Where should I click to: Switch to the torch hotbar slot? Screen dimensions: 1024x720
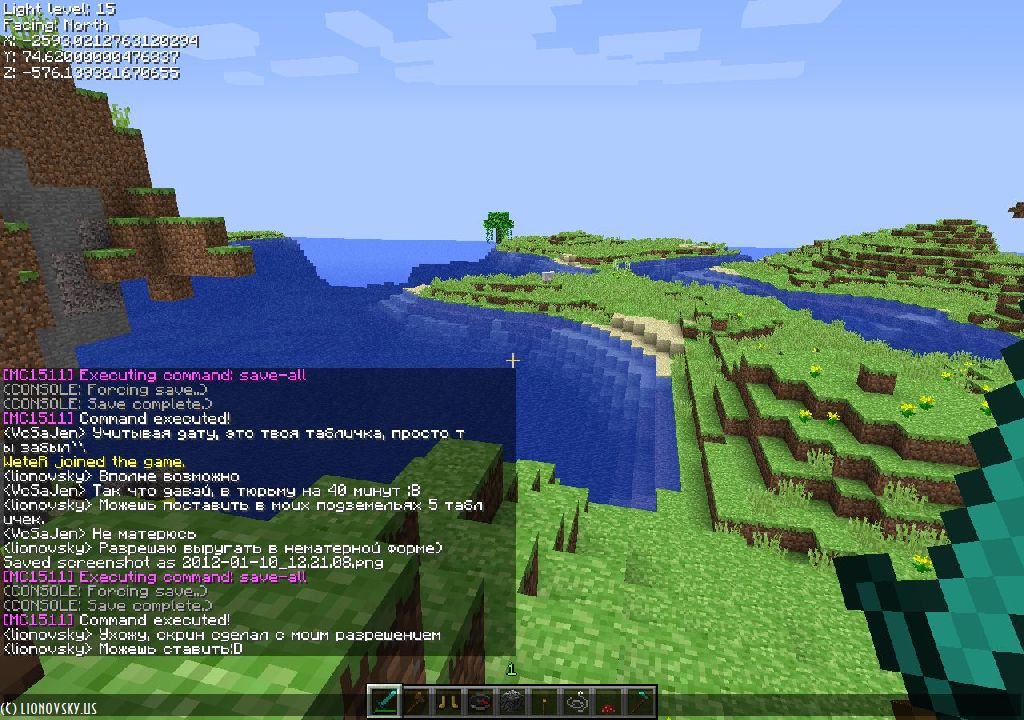545,702
